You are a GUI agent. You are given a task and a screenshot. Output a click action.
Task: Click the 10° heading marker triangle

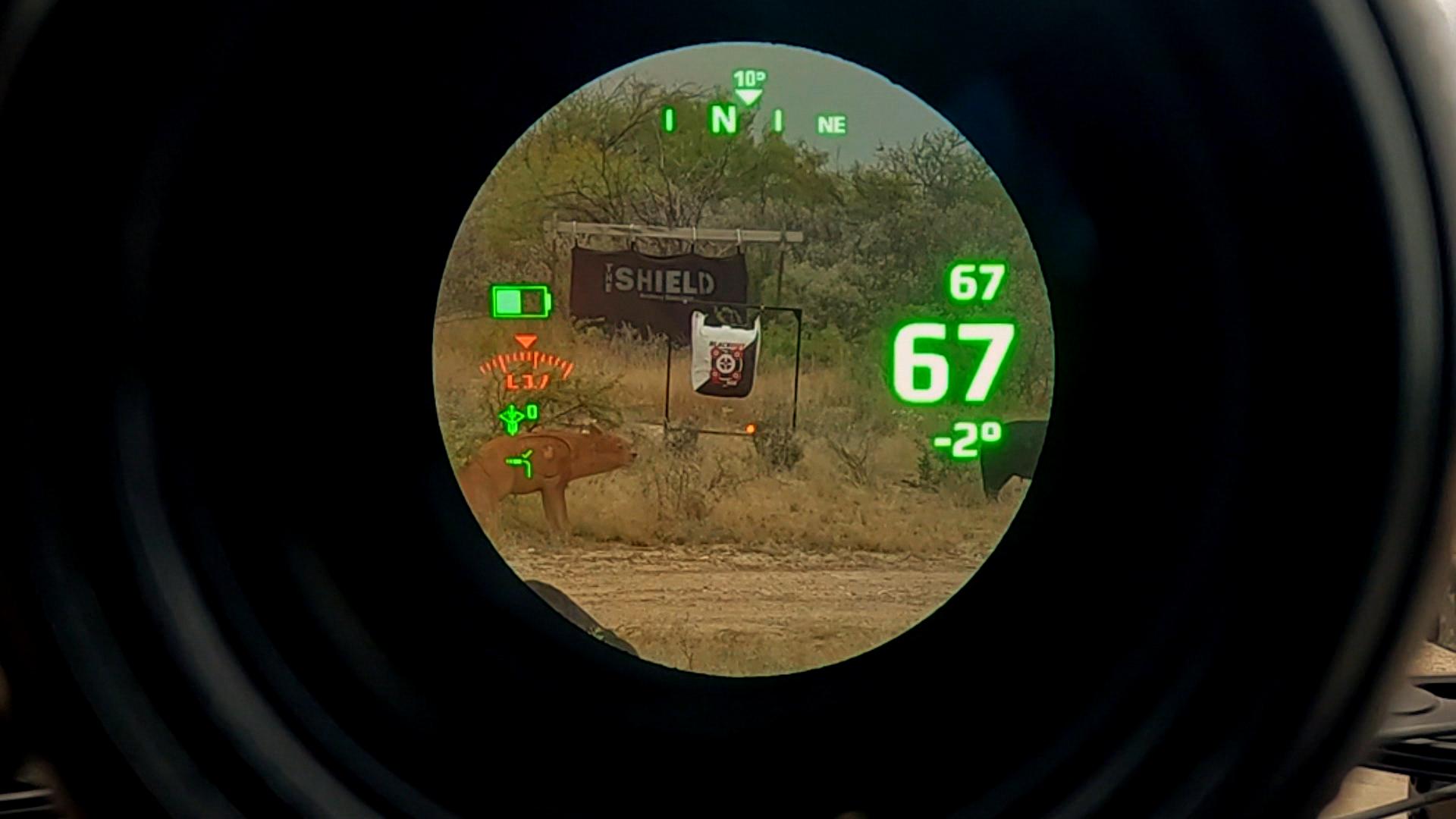tap(748, 77)
